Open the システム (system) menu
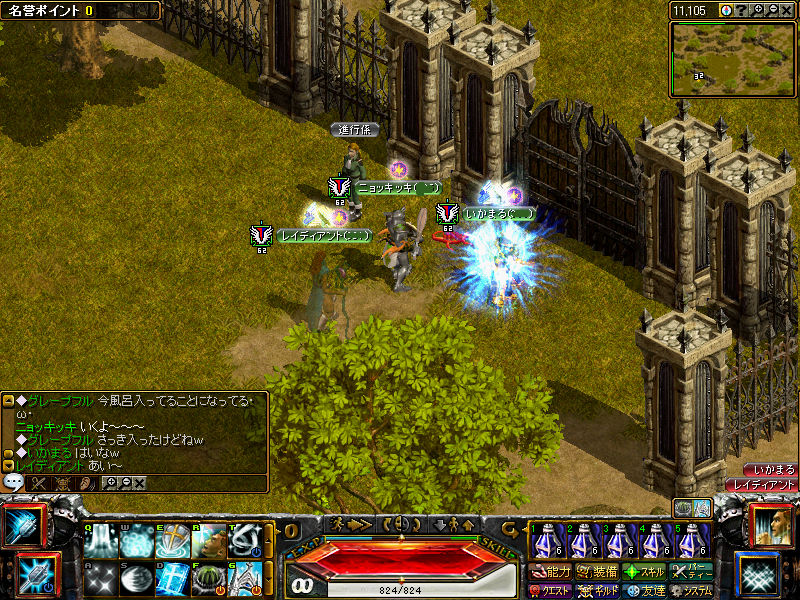The height and width of the screenshot is (600, 800). pos(691,591)
